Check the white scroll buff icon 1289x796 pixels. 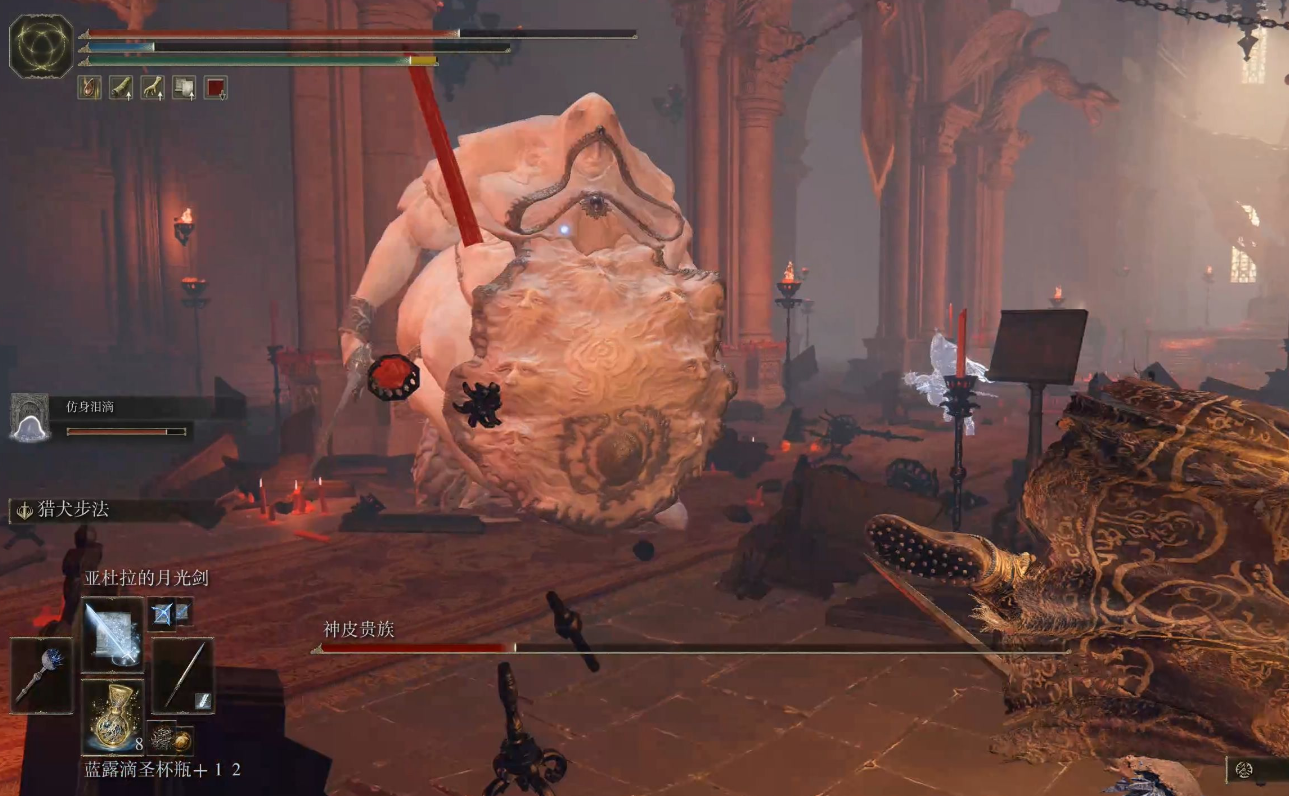184,88
